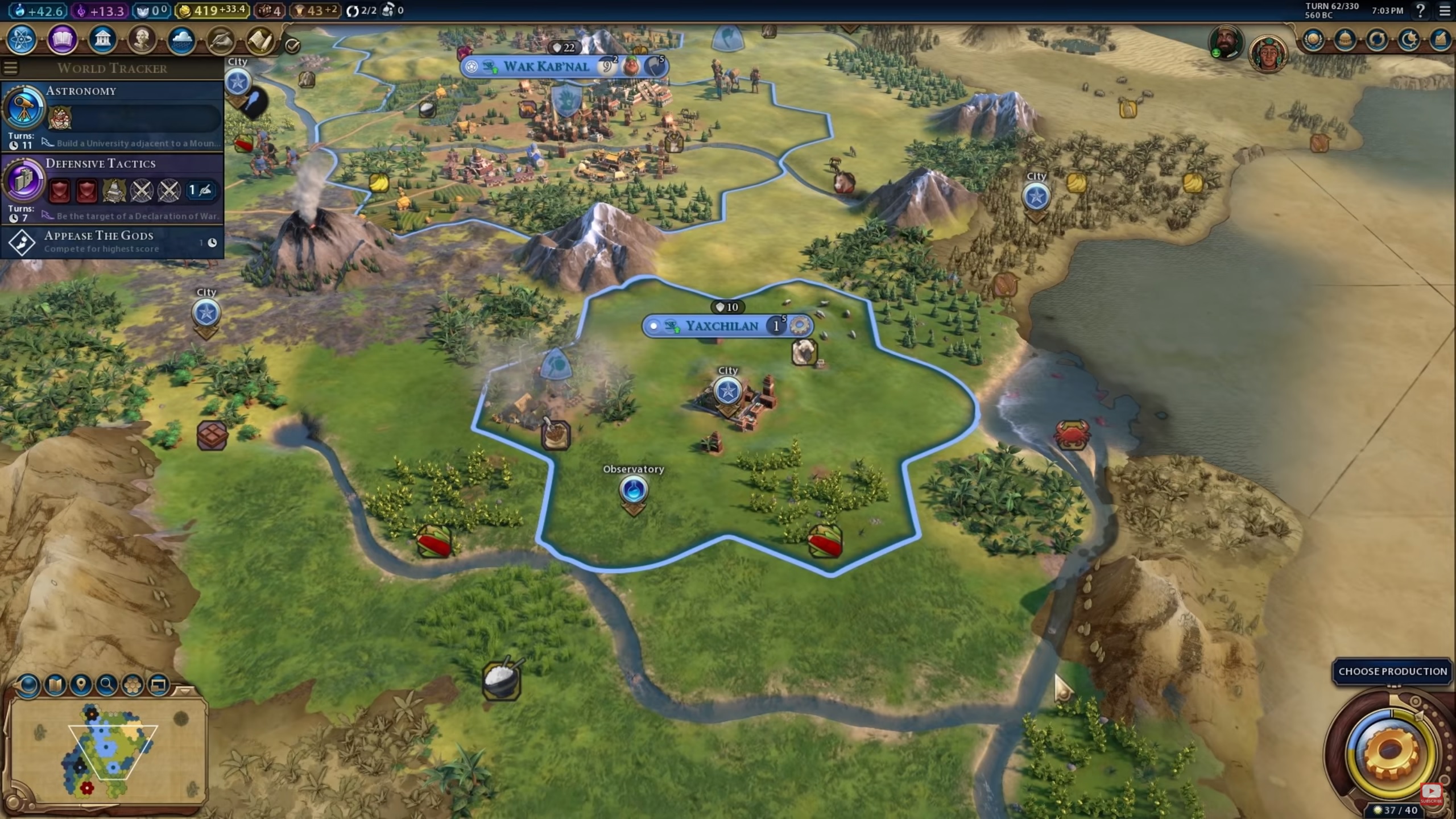
Task: Open the main game menu
Action: [x=1445, y=10]
